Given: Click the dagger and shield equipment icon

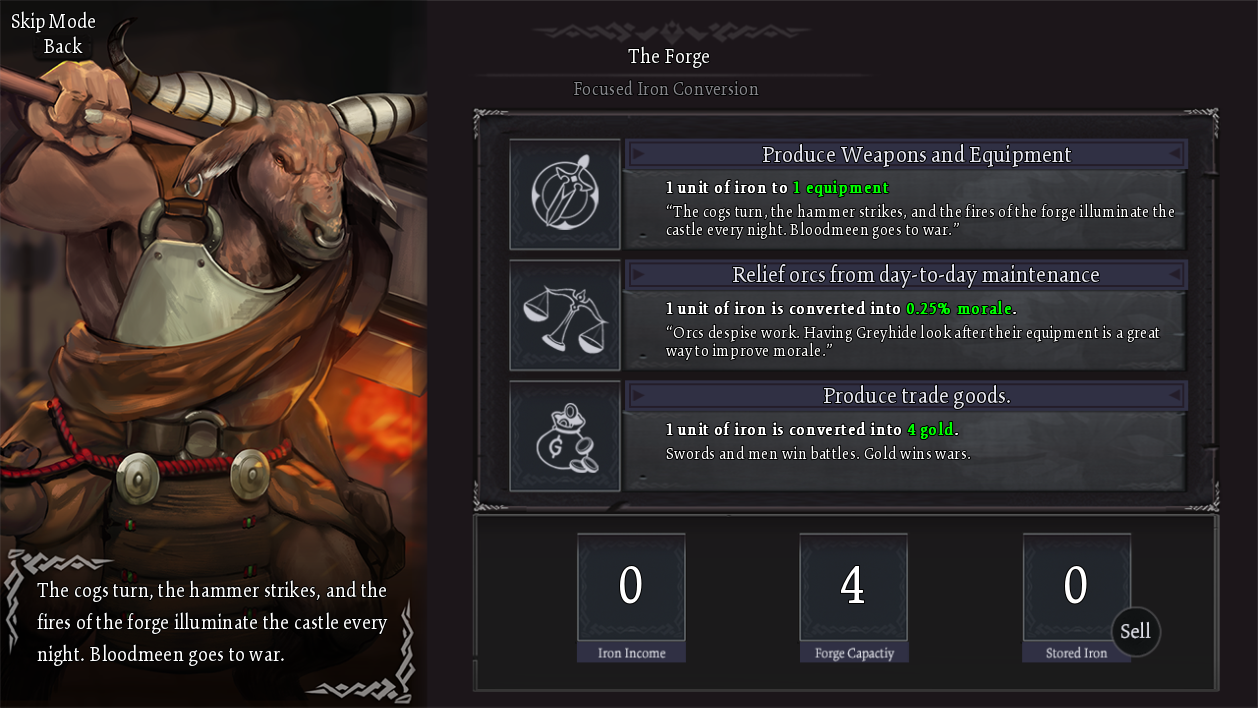Looking at the screenshot, I should coord(565,194).
